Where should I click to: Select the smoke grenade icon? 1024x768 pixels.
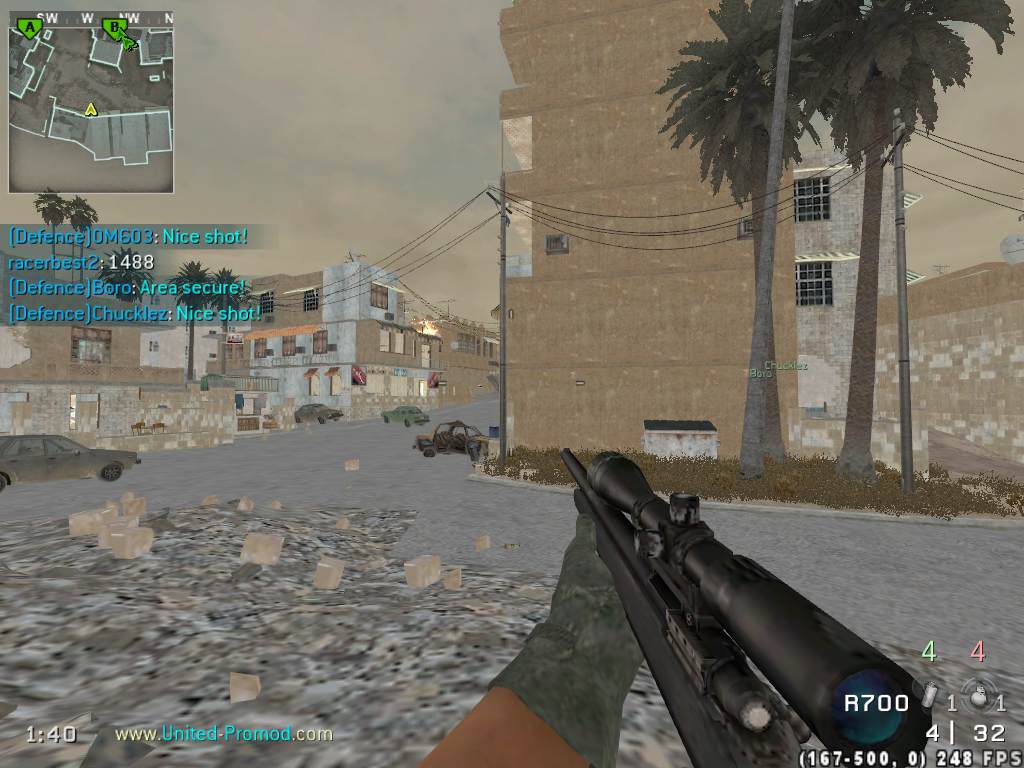point(928,696)
